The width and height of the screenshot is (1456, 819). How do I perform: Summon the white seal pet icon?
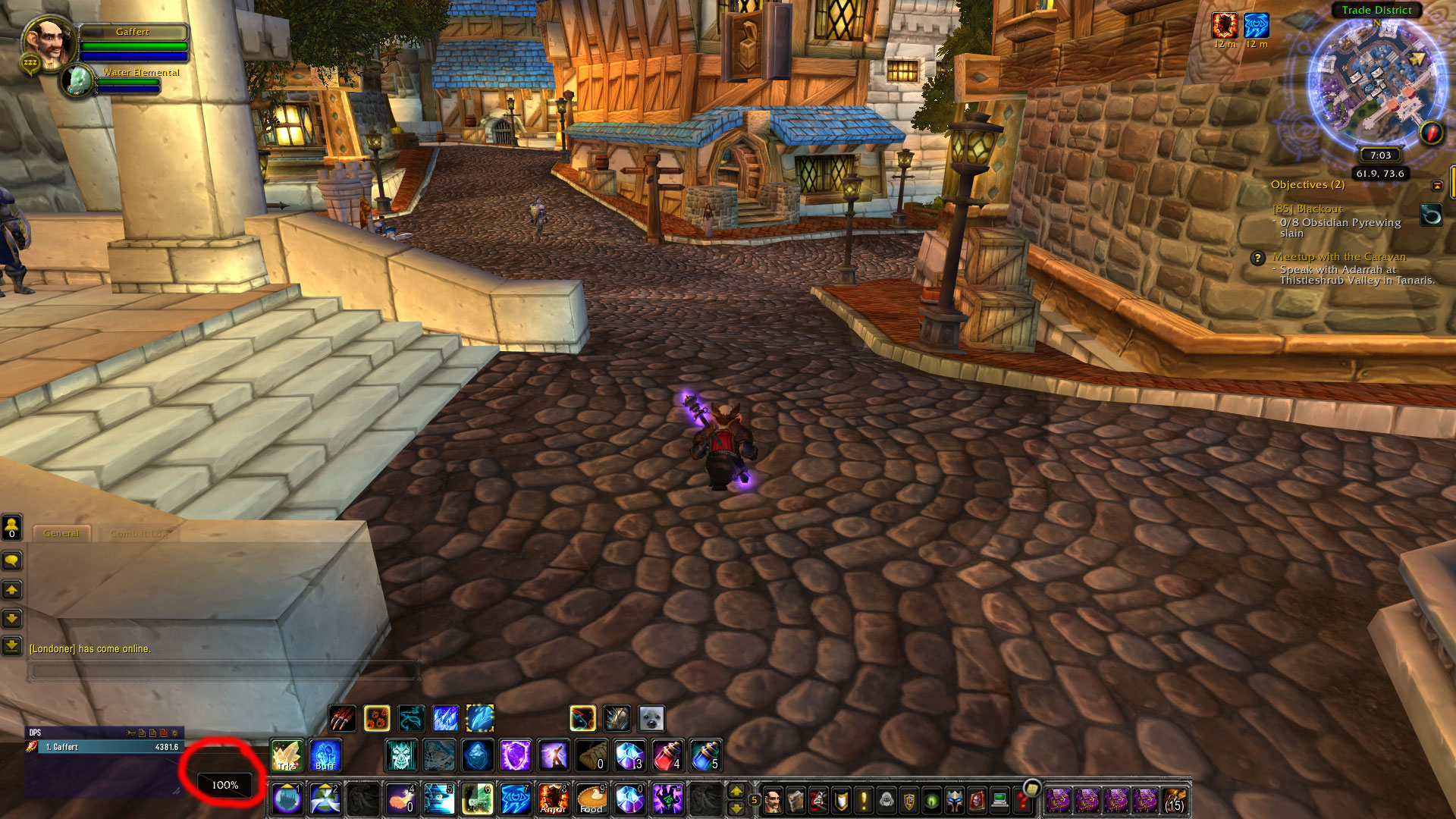[651, 719]
